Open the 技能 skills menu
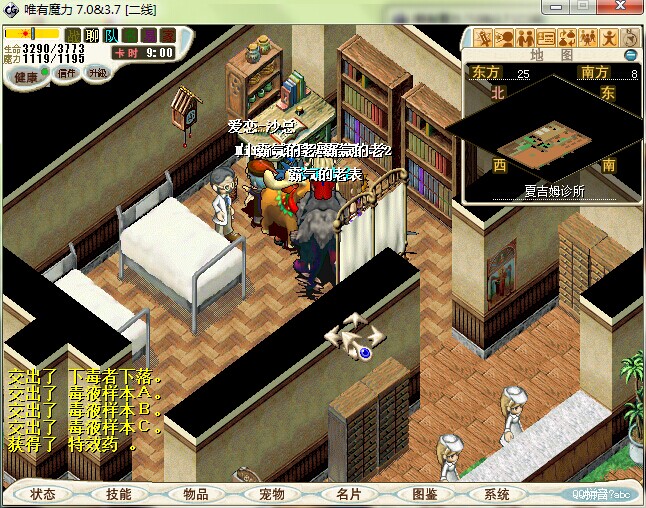646x508 pixels. (119, 494)
